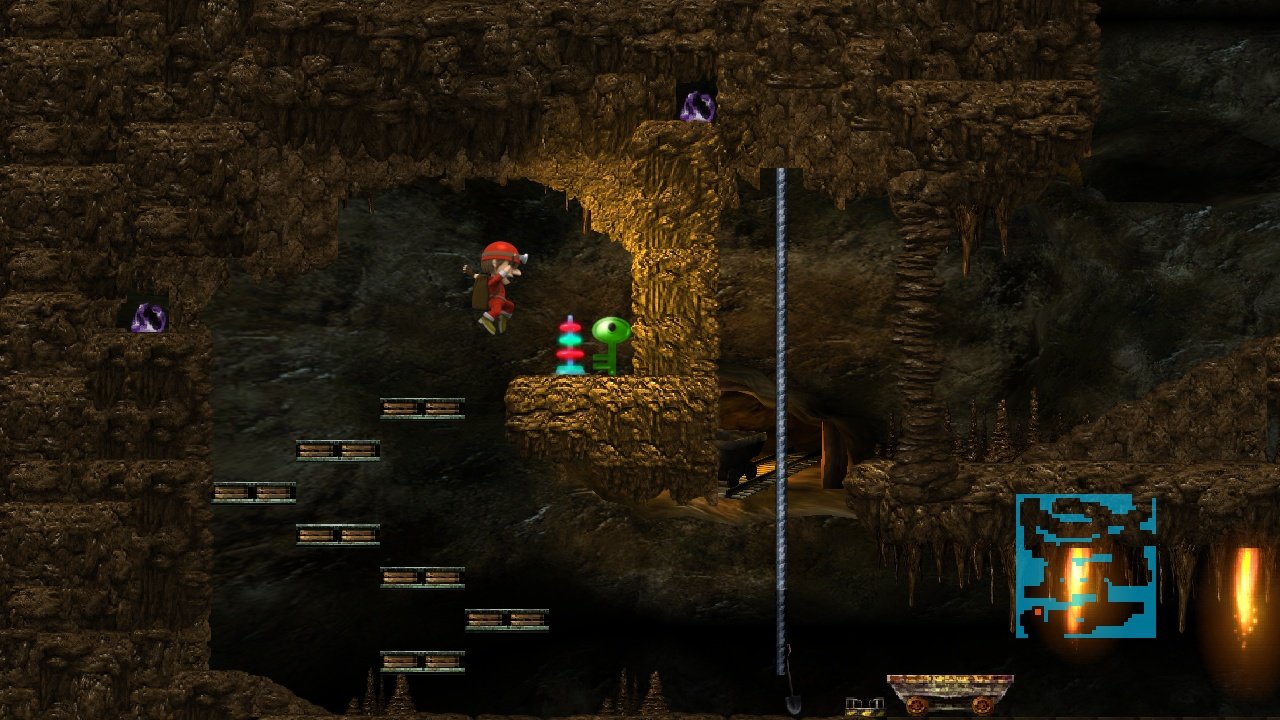Click the topmost wooden platform
The width and height of the screenshot is (1280, 720).
(420, 407)
